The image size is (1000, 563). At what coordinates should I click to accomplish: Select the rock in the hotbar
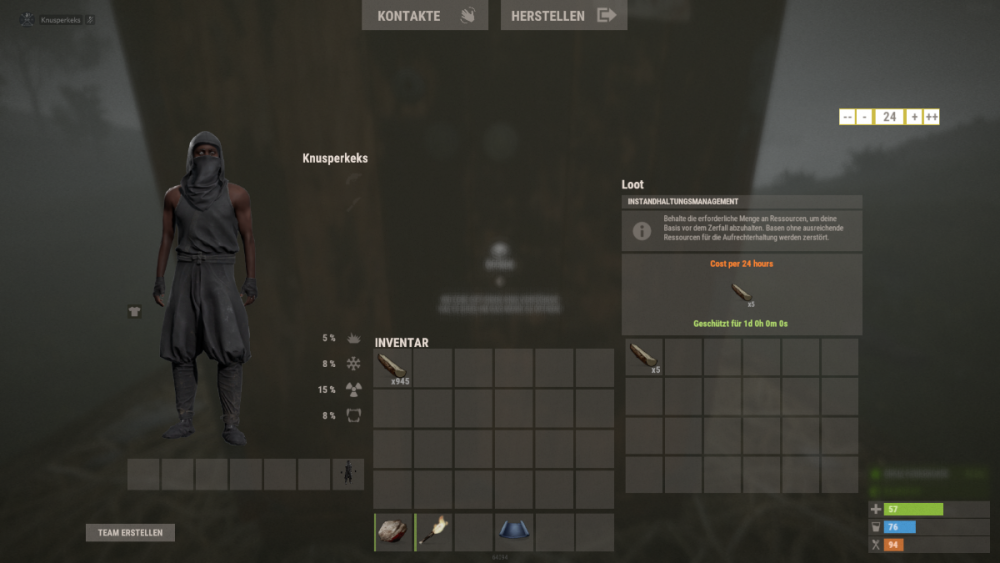tap(393, 532)
